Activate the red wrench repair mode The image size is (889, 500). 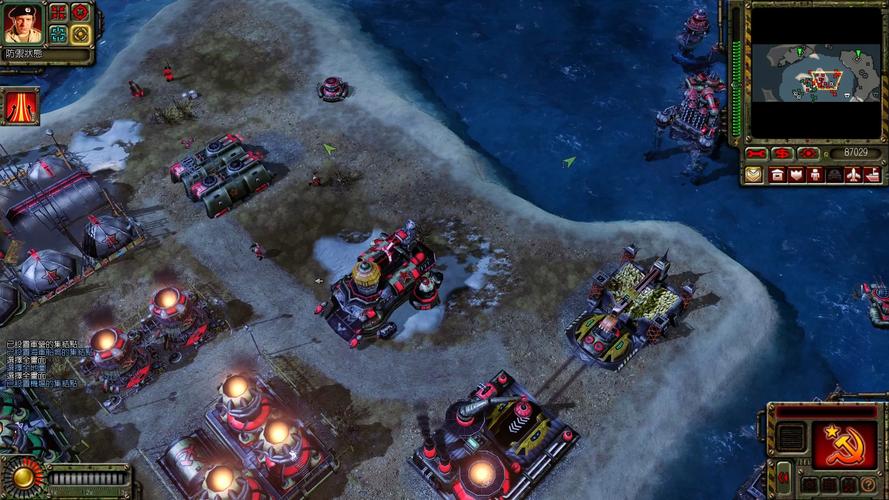(757, 154)
